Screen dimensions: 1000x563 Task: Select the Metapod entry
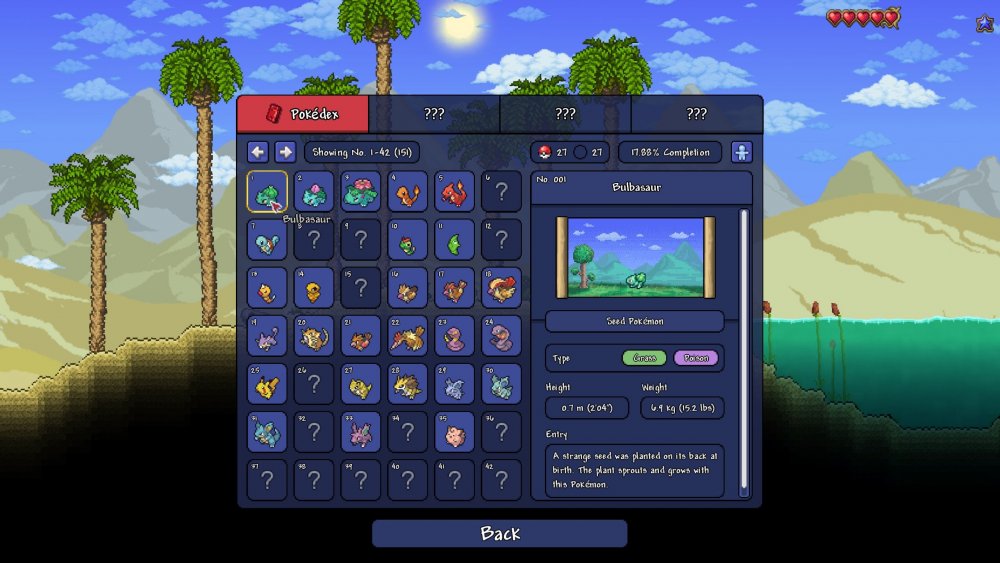(455, 239)
